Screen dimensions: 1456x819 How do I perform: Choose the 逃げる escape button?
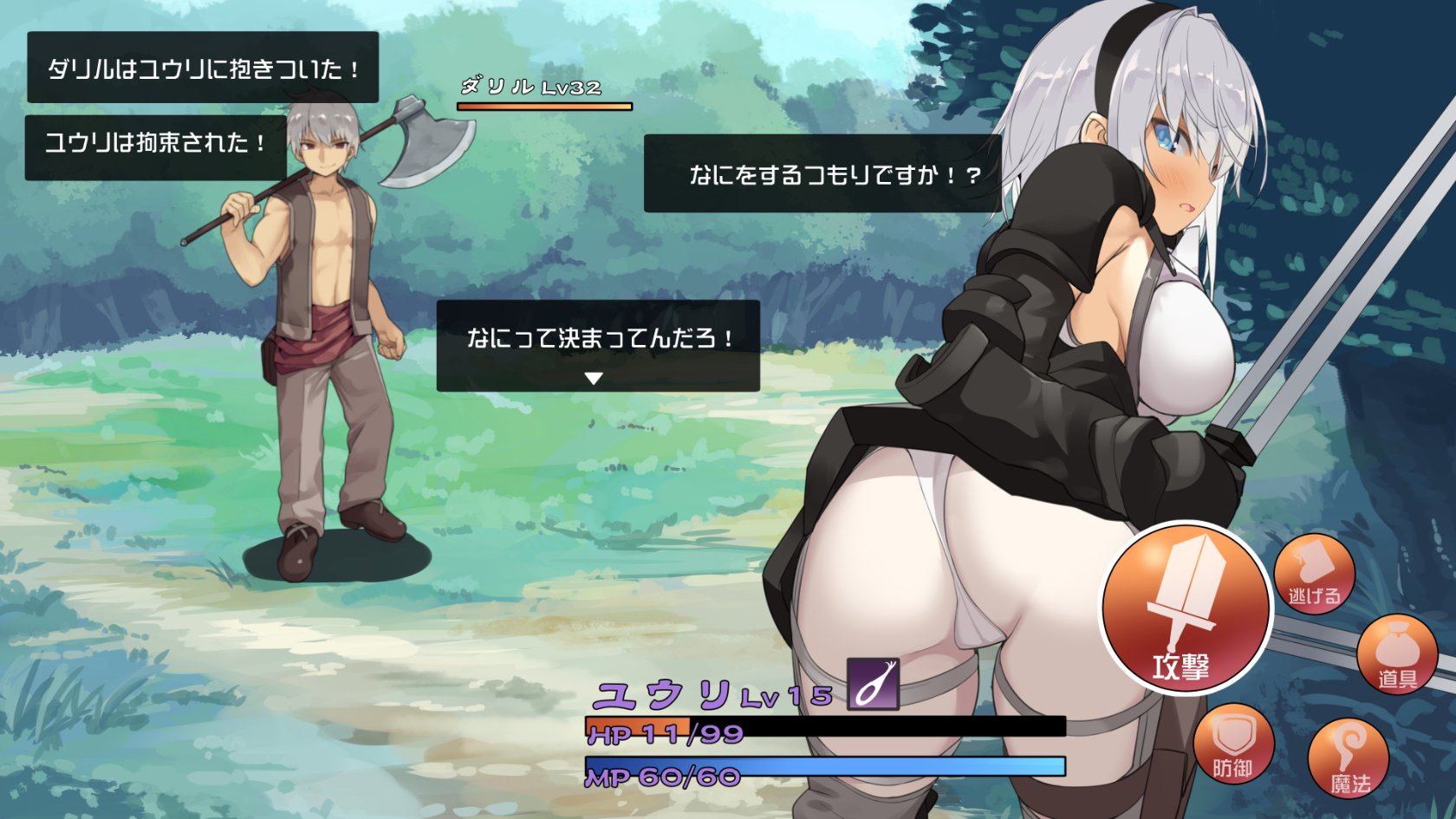point(1314,575)
